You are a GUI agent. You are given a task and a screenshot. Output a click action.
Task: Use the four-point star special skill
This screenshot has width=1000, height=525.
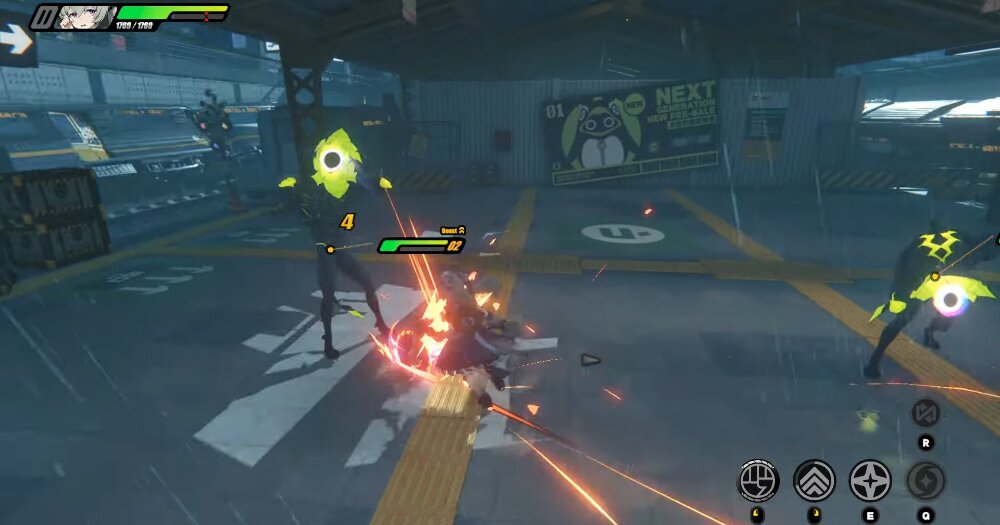pyautogui.click(x=870, y=481)
